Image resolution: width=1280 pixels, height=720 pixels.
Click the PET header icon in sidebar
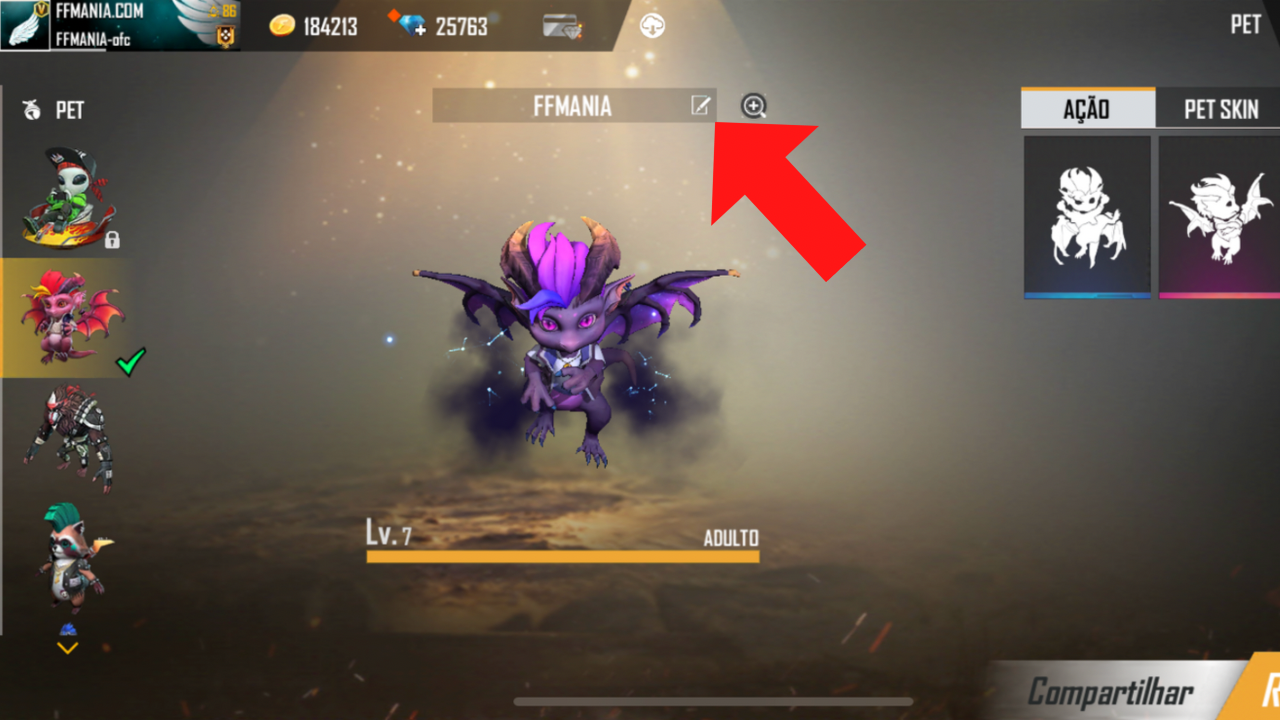[30, 110]
